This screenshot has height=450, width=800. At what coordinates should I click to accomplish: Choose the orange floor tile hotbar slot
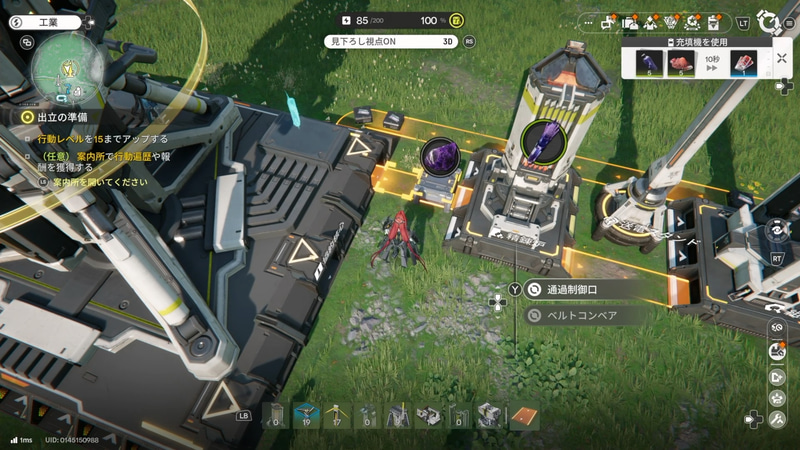pyautogui.click(x=525, y=415)
